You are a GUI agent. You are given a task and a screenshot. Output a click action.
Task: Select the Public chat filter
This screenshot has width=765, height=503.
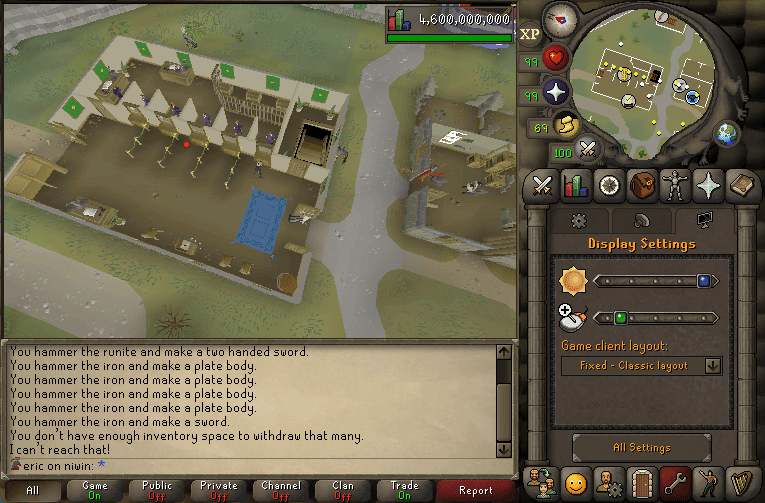(157, 490)
